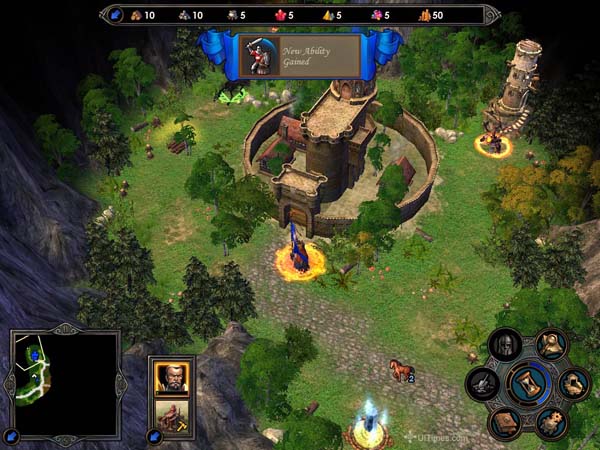End the turn with the hourglass button
Image resolution: width=600 pixels, height=450 pixels.
526,384
